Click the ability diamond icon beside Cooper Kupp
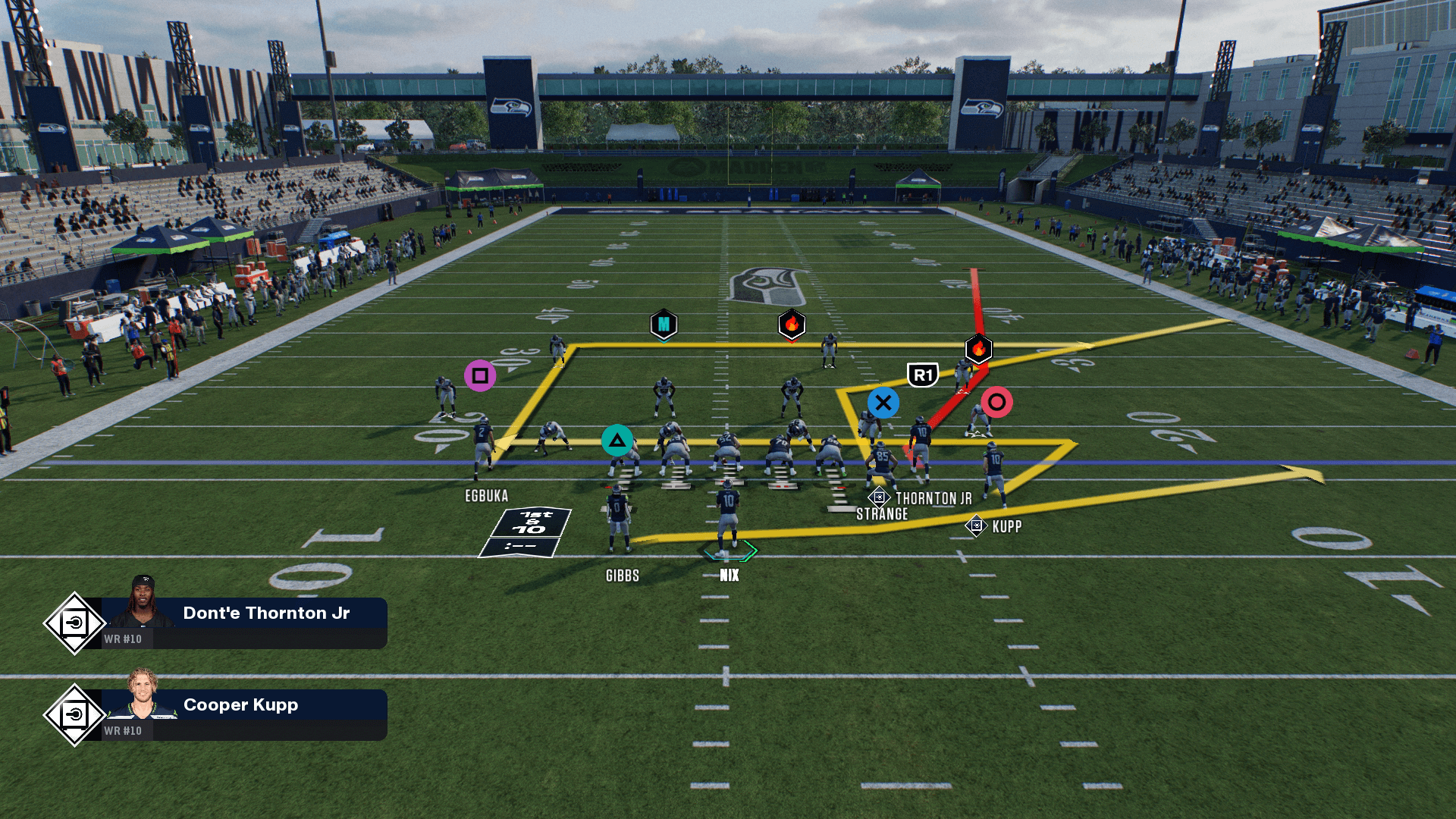The height and width of the screenshot is (819, 1456). (x=975, y=525)
